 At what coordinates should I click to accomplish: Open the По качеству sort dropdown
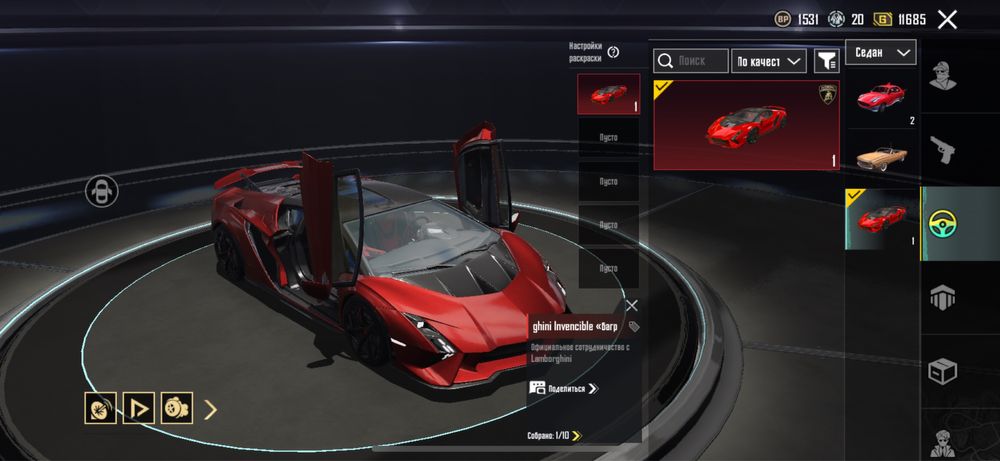pos(769,61)
